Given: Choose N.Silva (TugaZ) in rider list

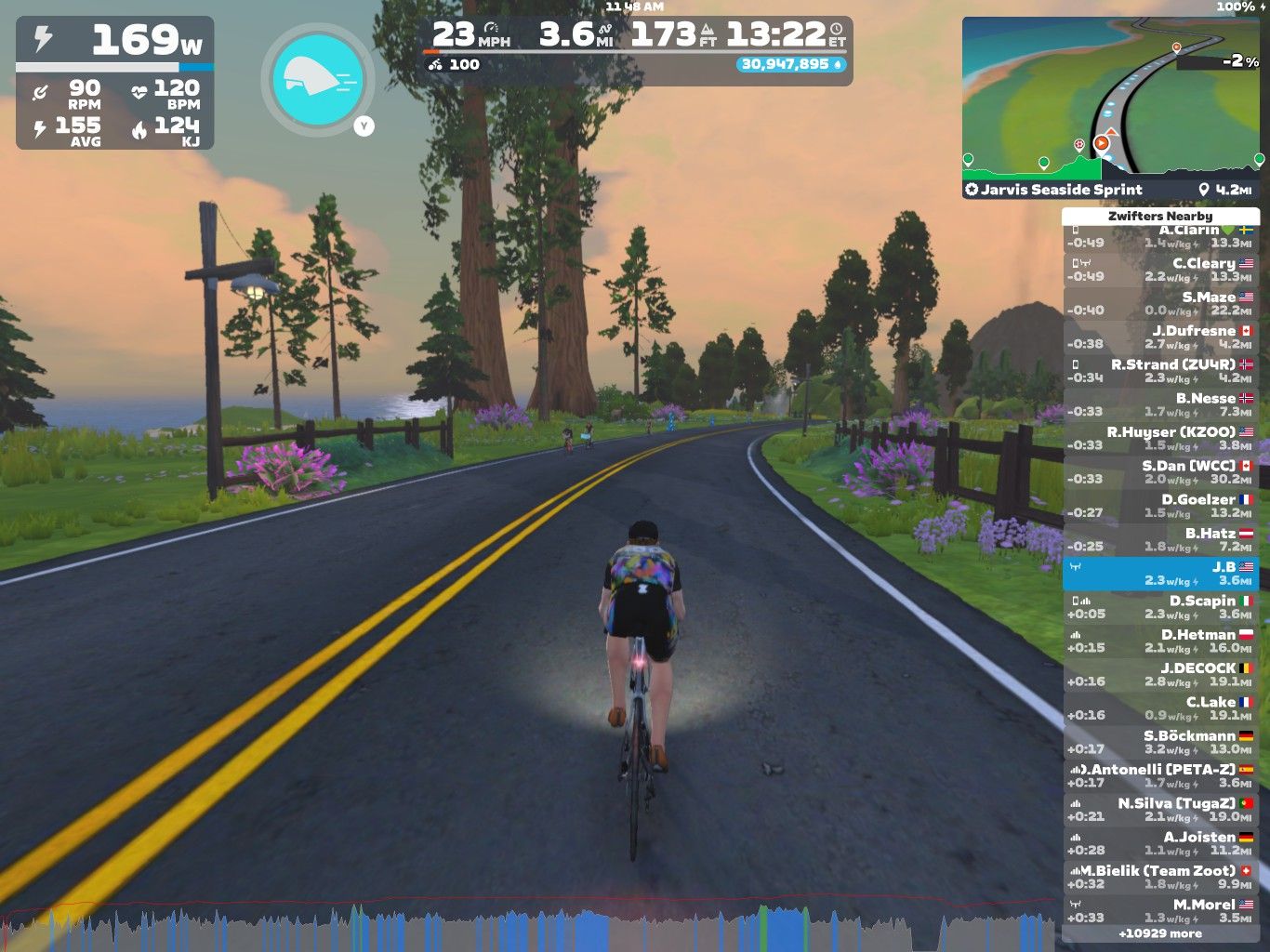Looking at the screenshot, I should (1160, 810).
